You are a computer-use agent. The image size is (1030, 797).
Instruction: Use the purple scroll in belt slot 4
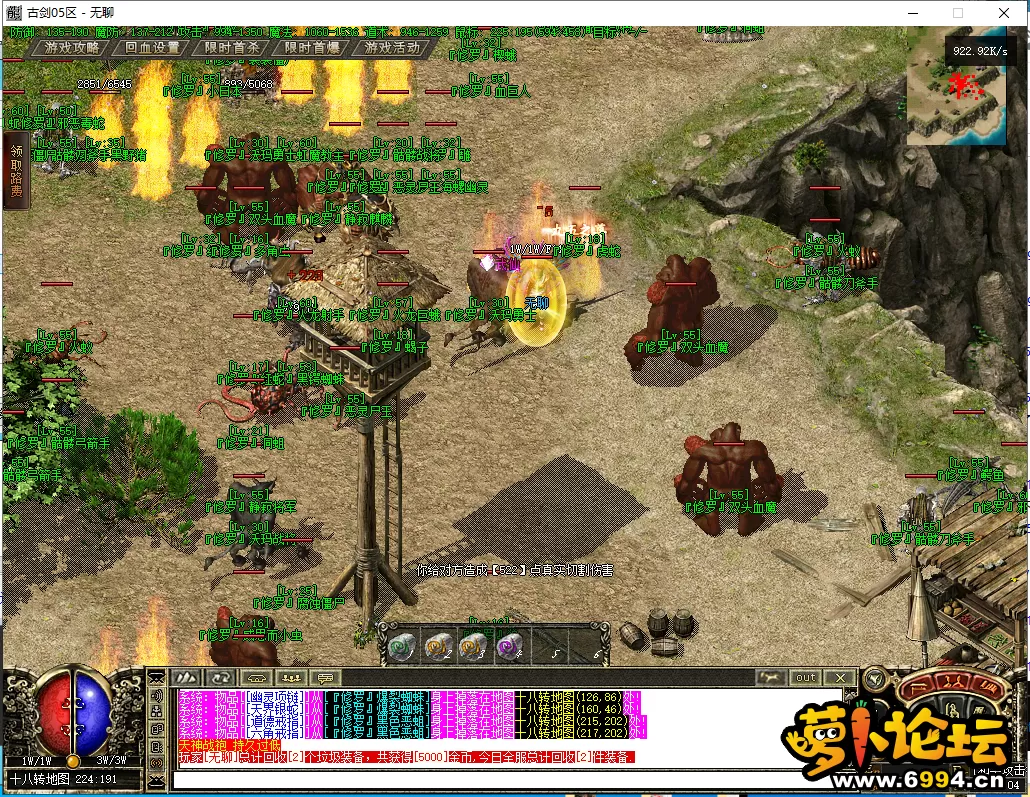click(510, 646)
